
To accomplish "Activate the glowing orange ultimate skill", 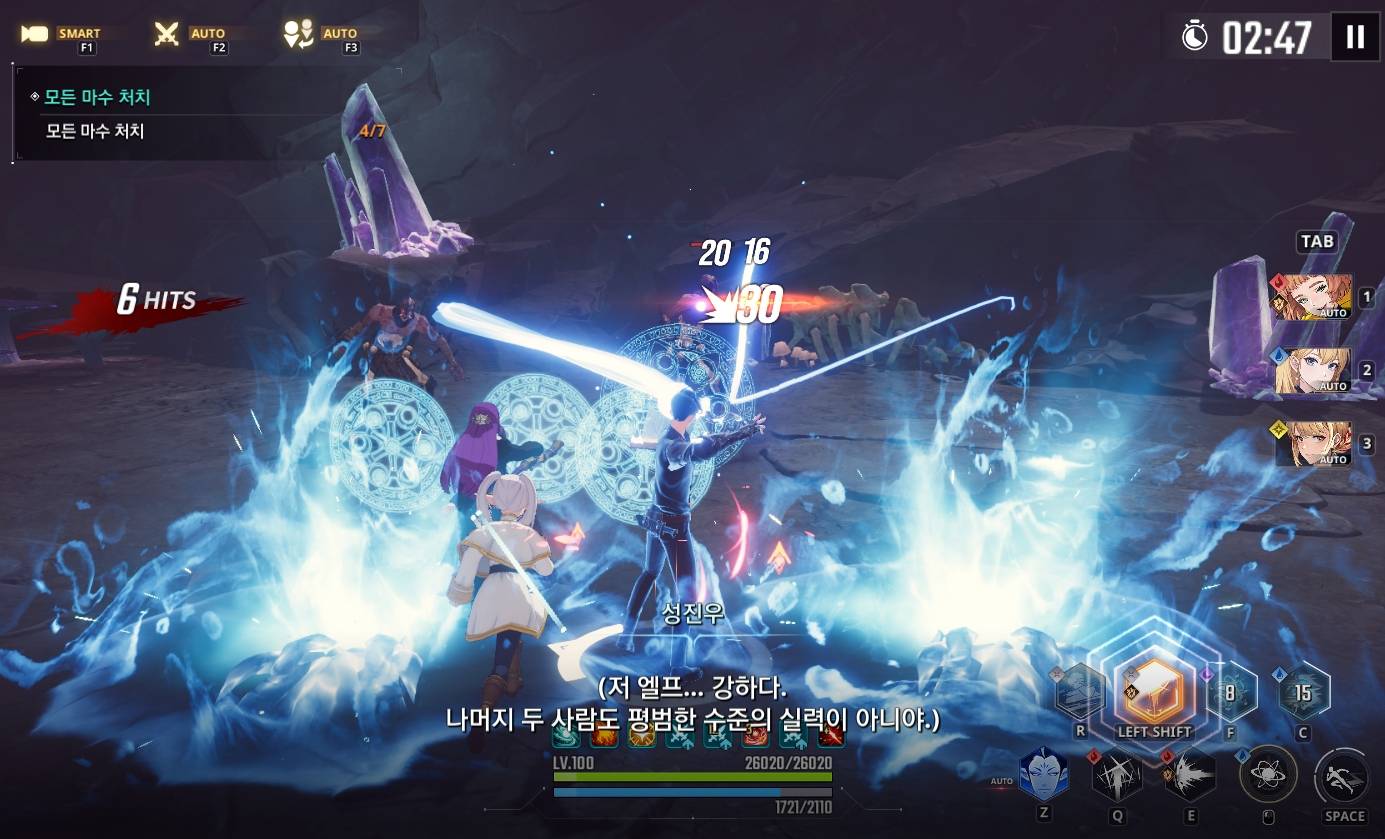I will pos(1154,690).
